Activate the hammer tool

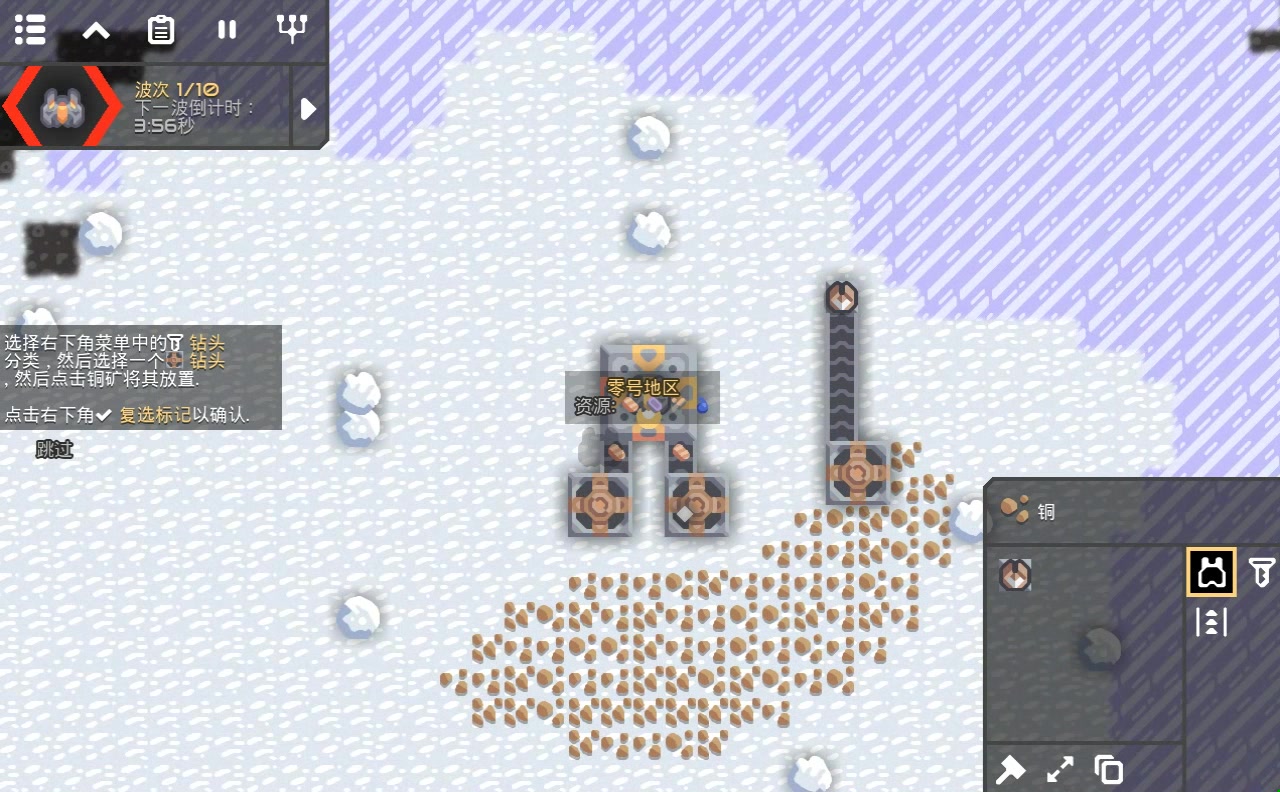click(x=1010, y=770)
